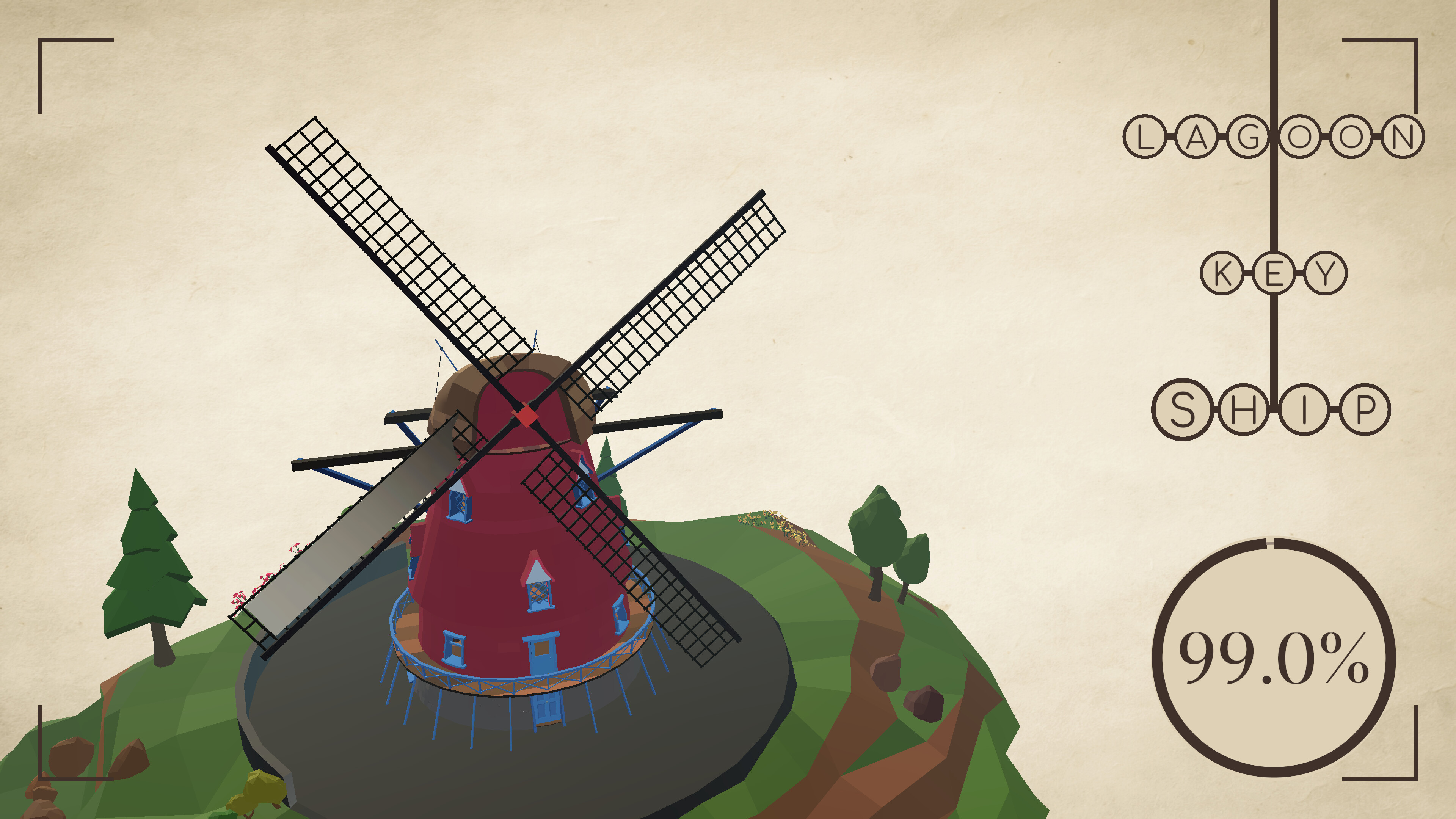Click the G circle in LAGOON
The image size is (1456, 819).
point(1249,137)
